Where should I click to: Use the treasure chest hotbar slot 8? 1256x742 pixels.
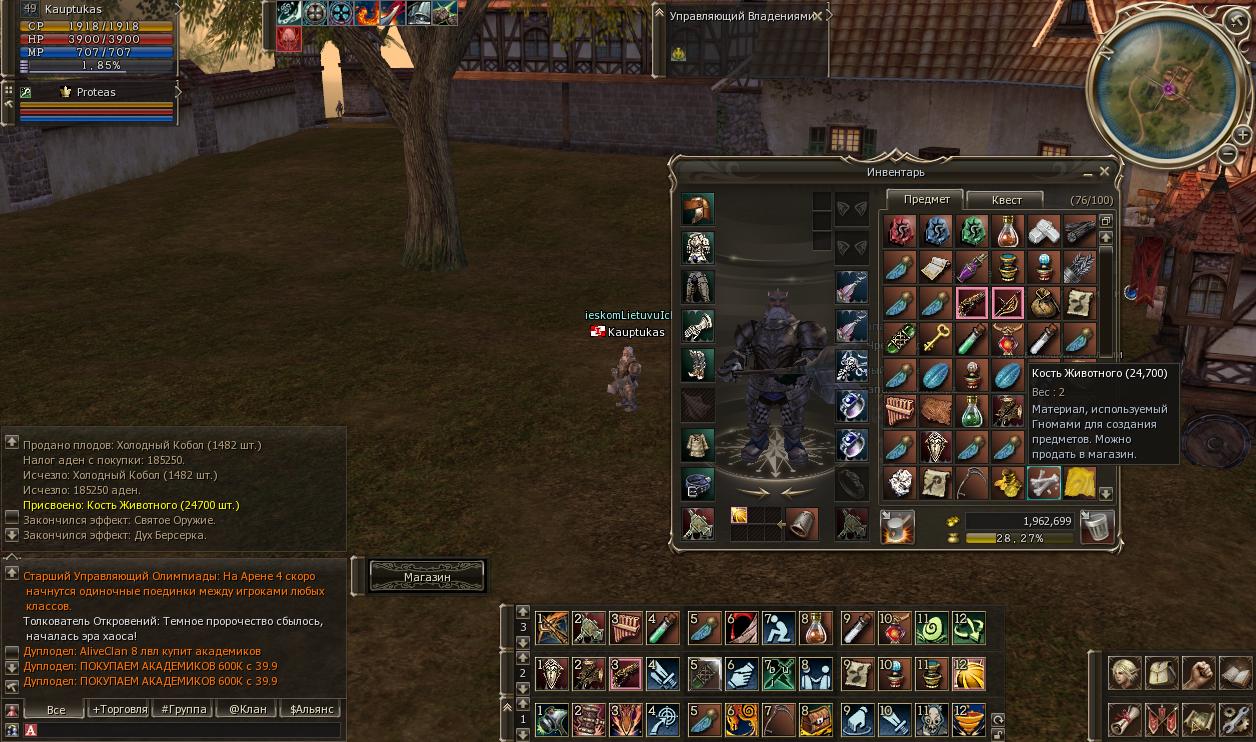pos(816,719)
